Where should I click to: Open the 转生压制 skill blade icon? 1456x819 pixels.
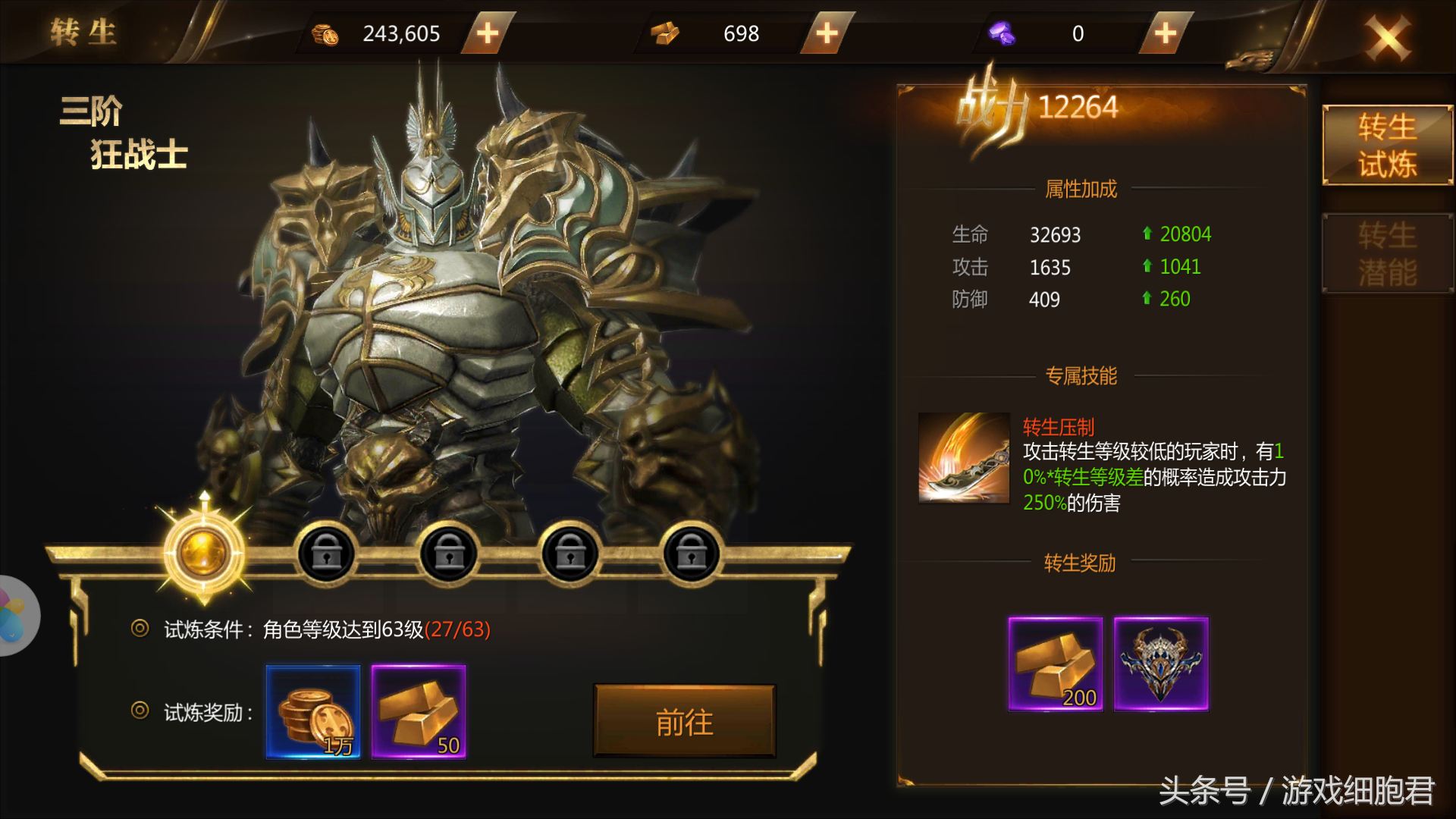coord(964,457)
